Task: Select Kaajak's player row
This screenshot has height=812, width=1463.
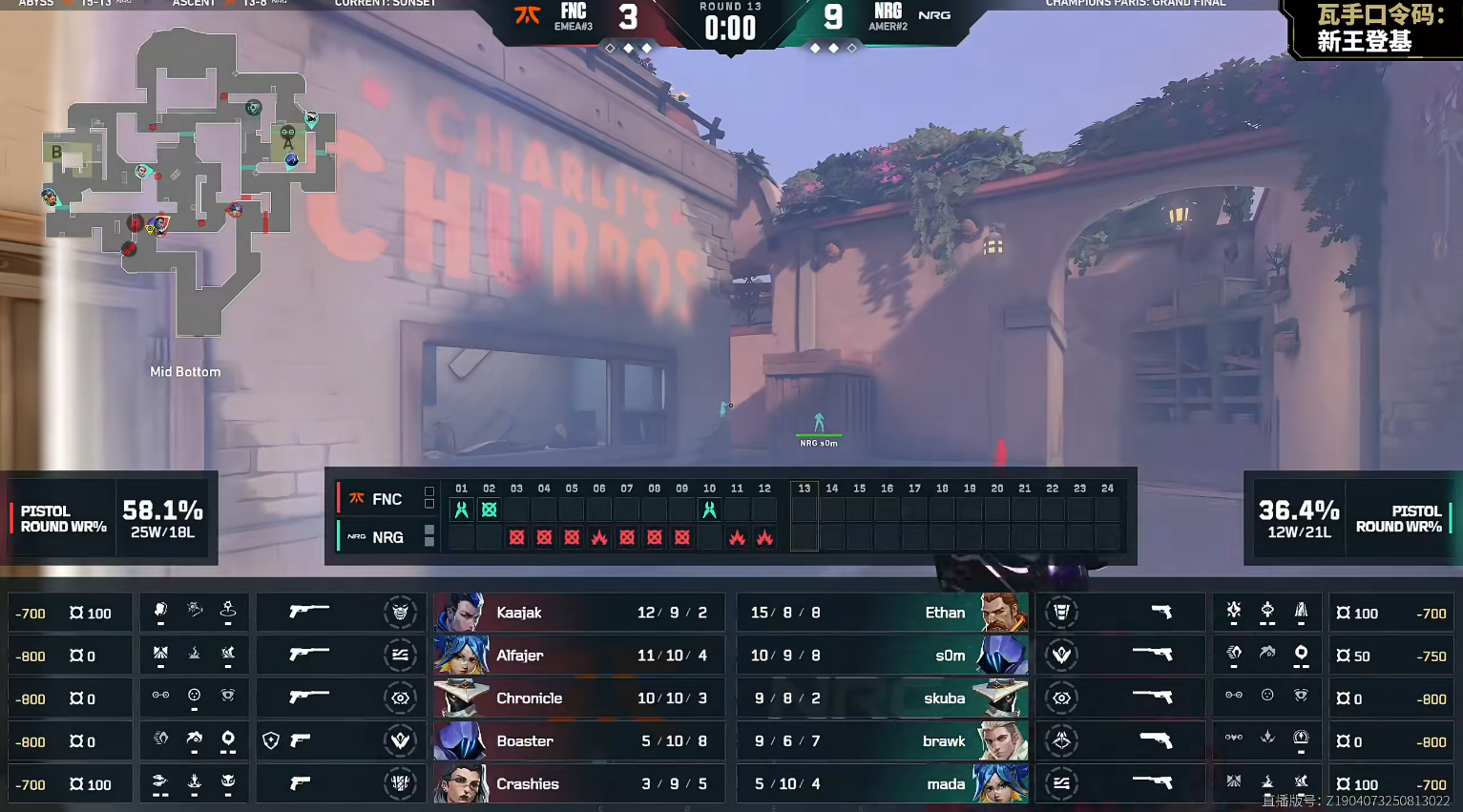Action: 578,613
